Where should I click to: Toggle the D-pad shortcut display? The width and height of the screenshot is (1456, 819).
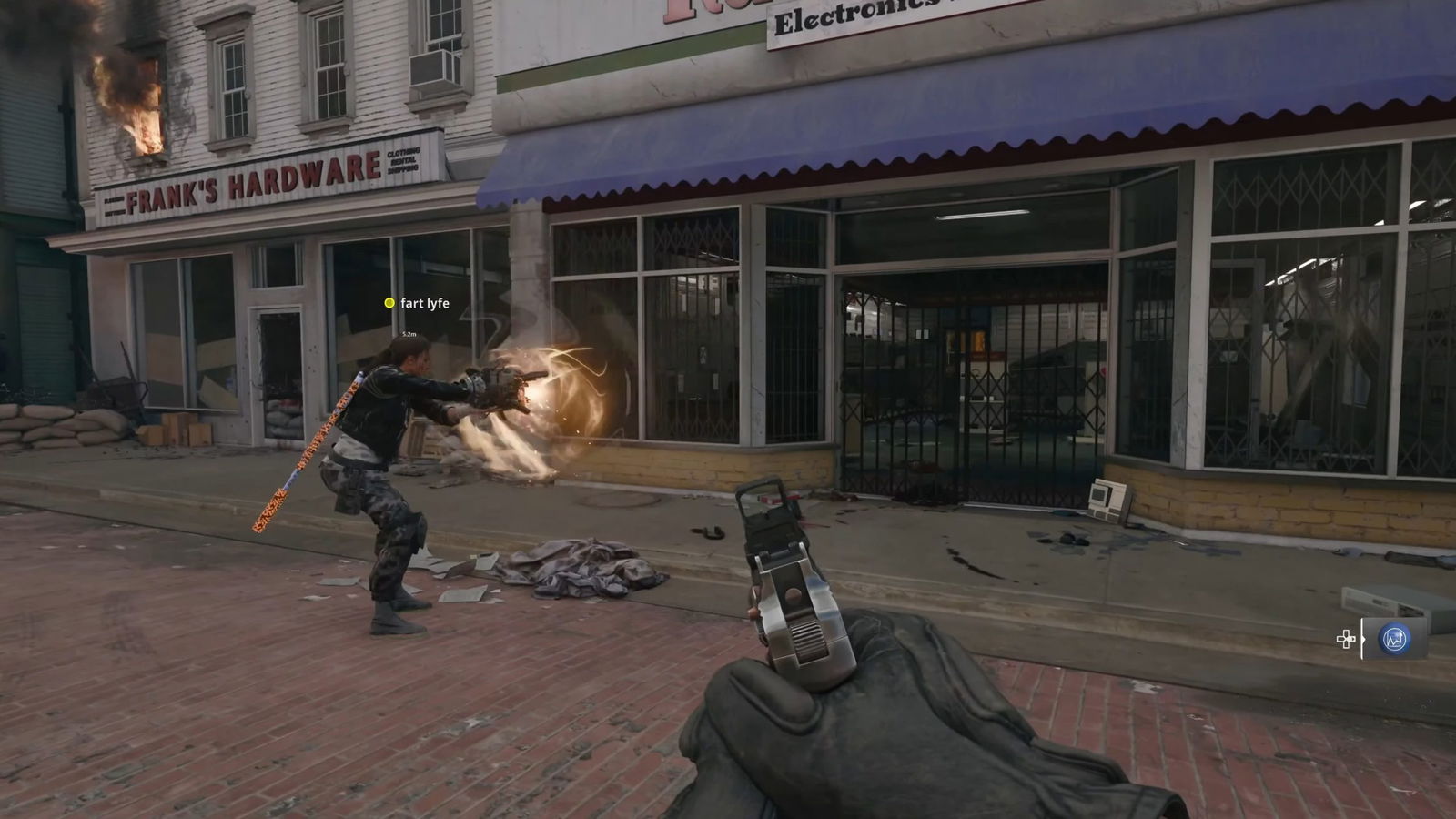click(x=1345, y=640)
